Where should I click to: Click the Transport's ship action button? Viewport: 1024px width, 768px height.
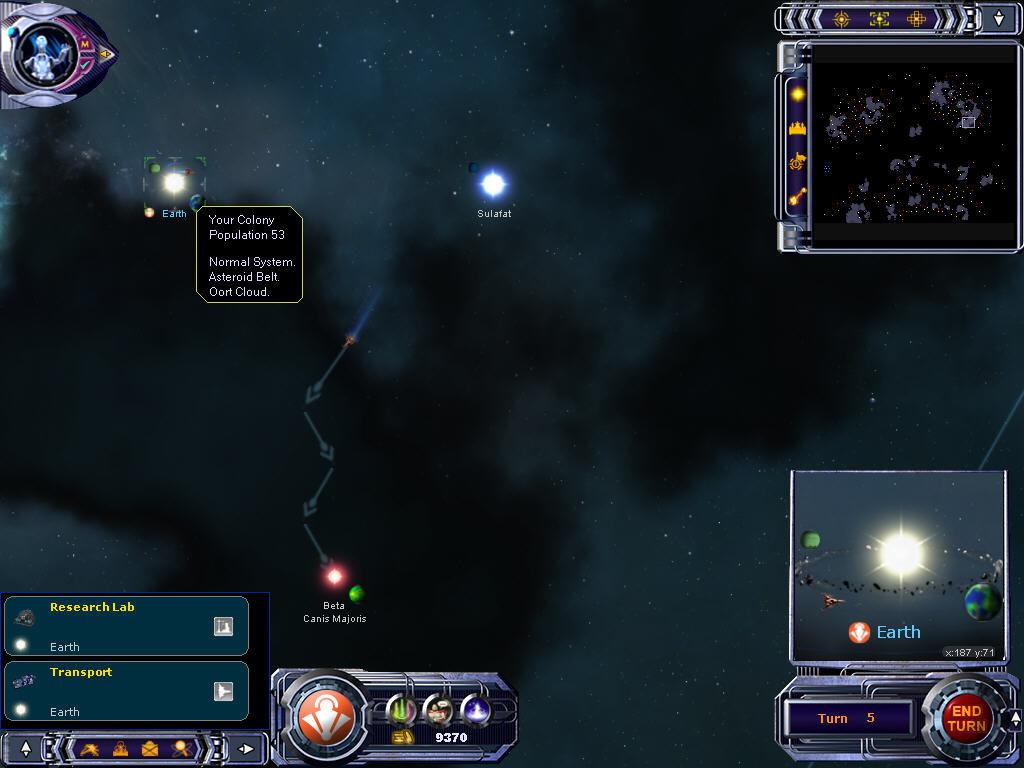pos(223,691)
